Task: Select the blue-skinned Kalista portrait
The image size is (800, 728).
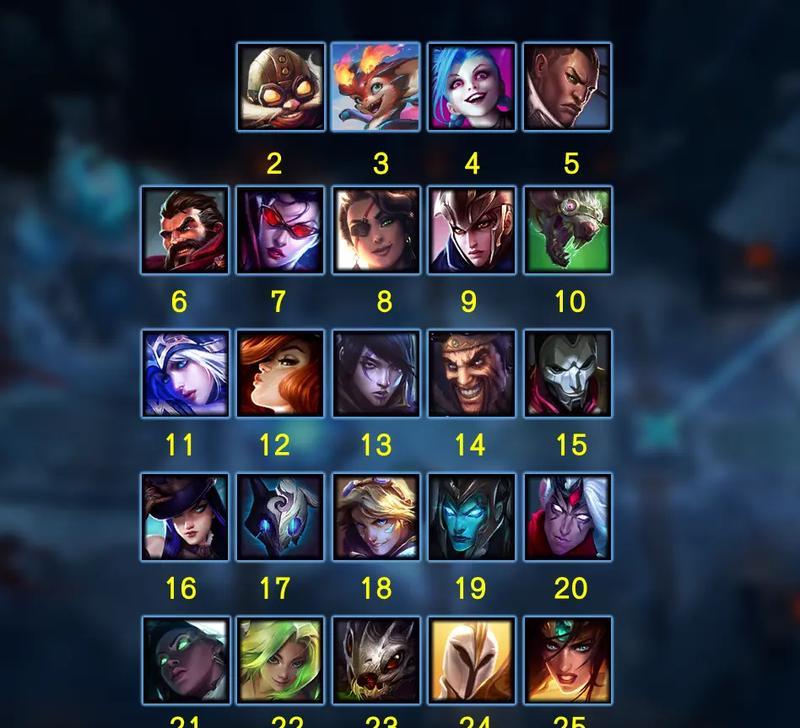Action: point(471,517)
